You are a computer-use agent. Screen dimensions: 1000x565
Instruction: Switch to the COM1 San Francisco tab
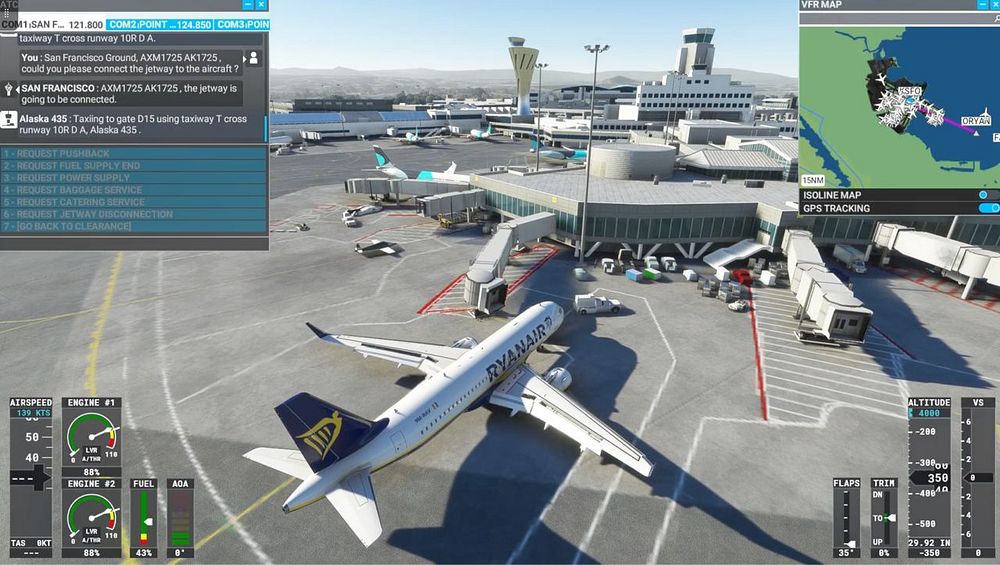pos(52,24)
